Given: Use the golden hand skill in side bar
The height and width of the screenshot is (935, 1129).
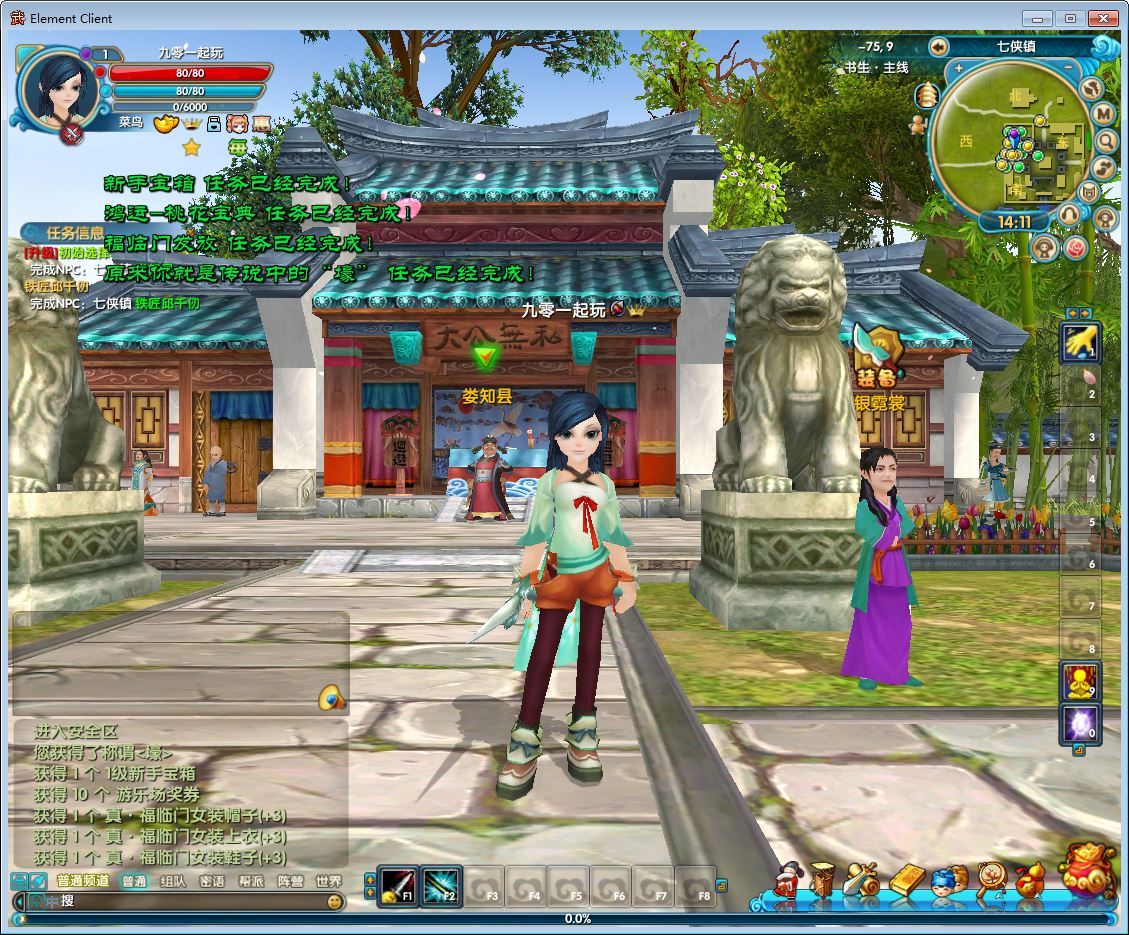Looking at the screenshot, I should point(1080,343).
